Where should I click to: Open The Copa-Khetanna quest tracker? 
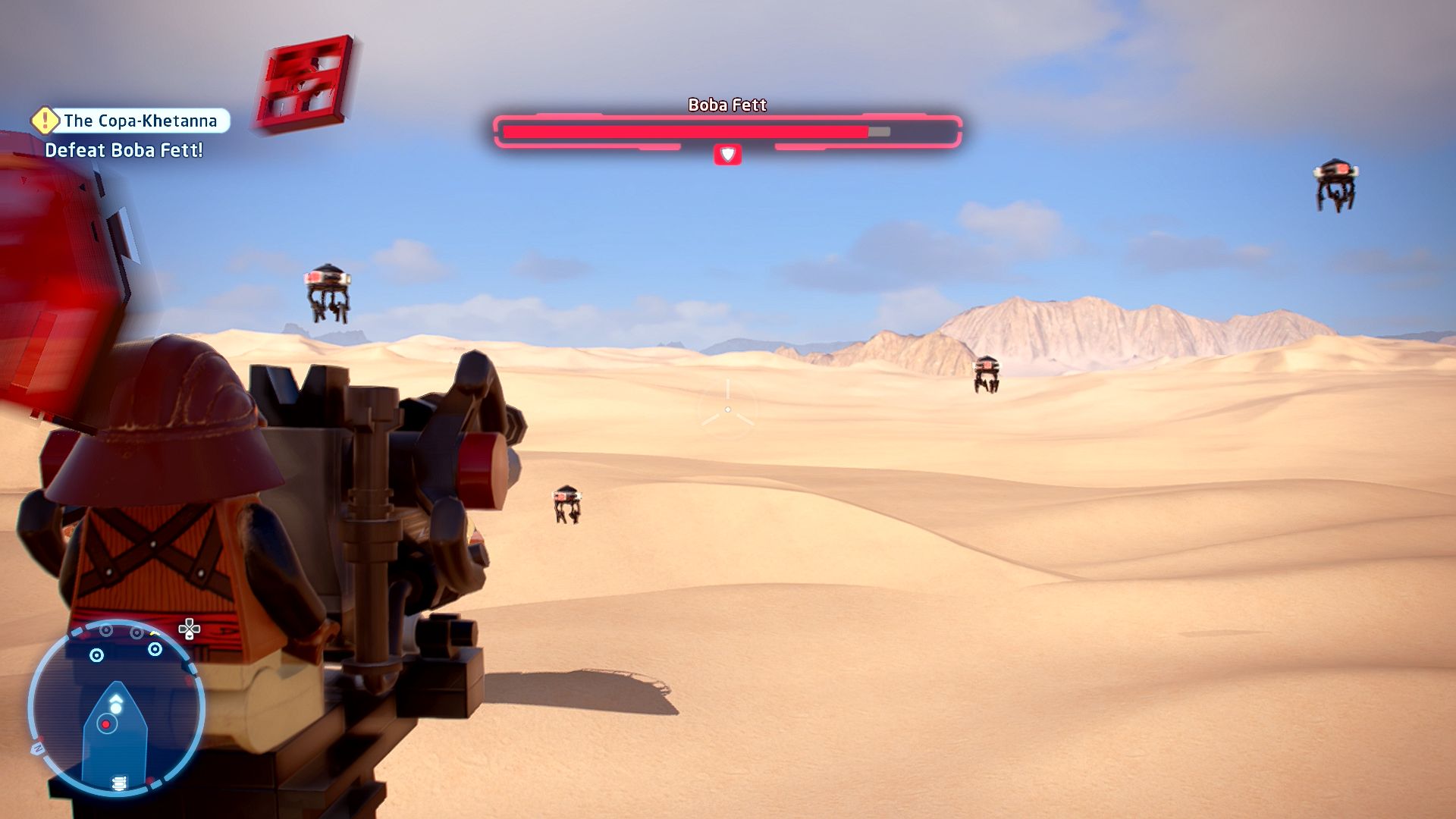click(x=140, y=121)
